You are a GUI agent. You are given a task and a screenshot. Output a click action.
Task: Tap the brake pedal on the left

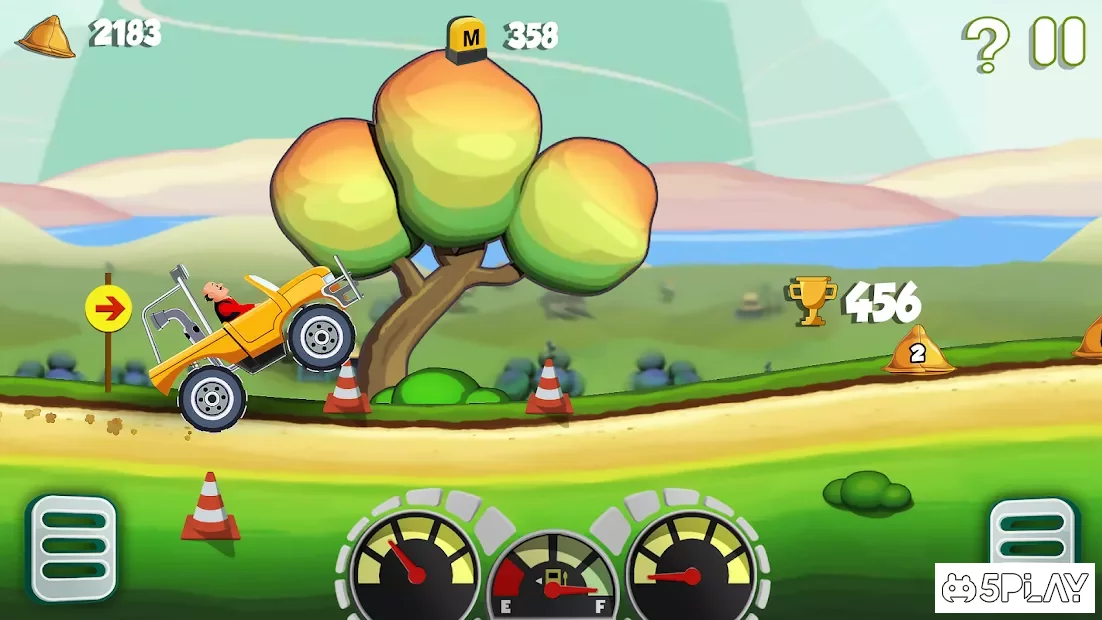[72, 547]
